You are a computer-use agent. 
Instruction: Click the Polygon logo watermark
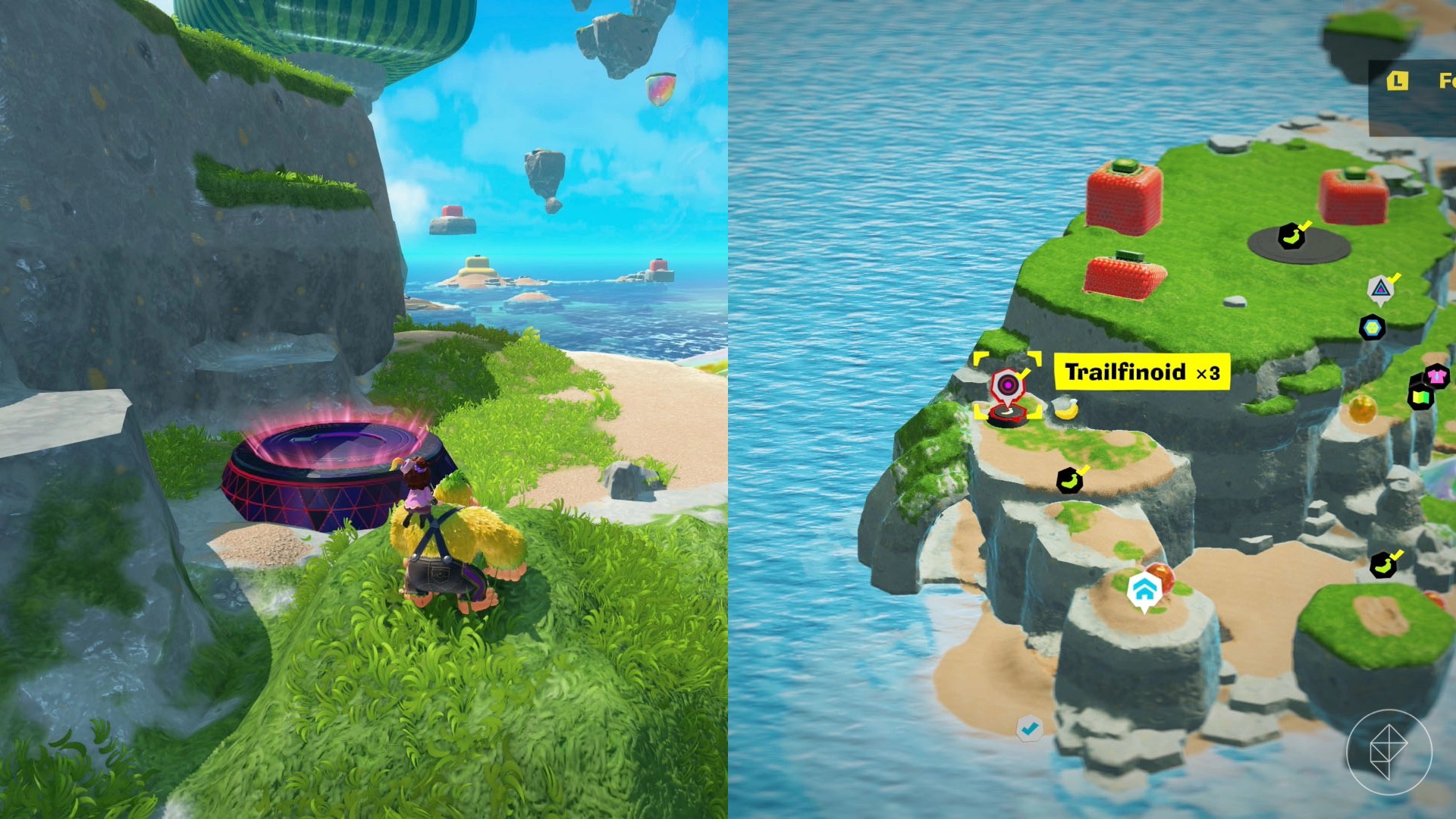(x=1389, y=752)
